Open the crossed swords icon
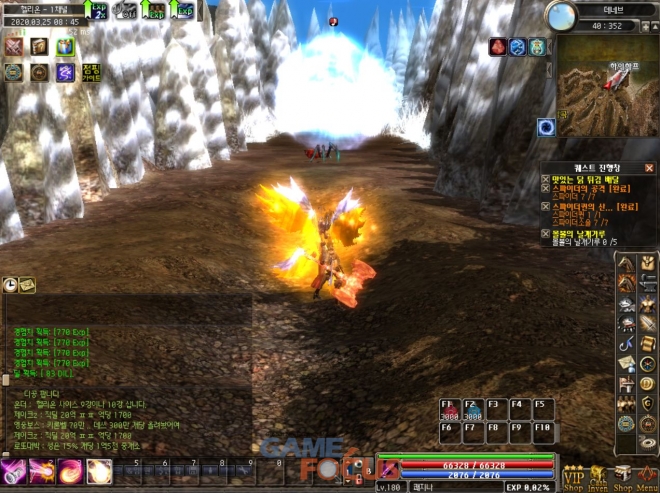660x493 pixels. [x=14, y=46]
